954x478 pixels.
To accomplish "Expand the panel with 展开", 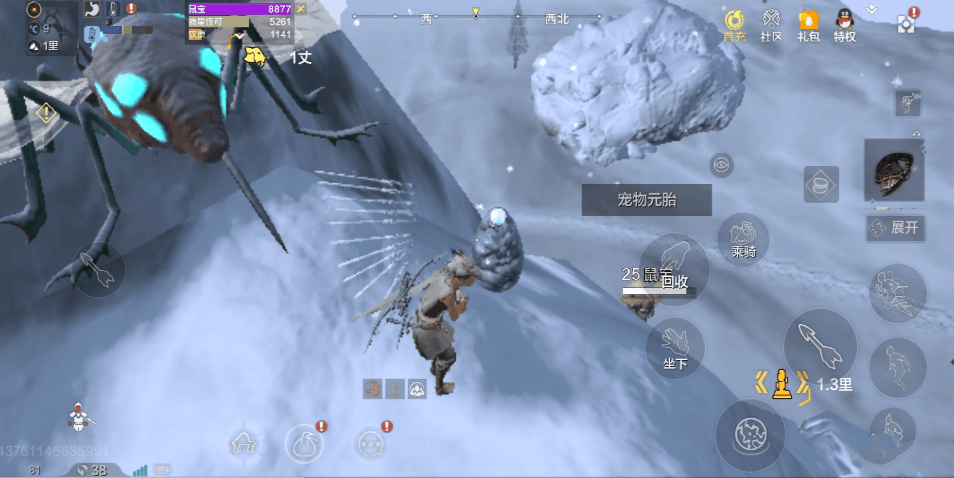I will point(895,228).
